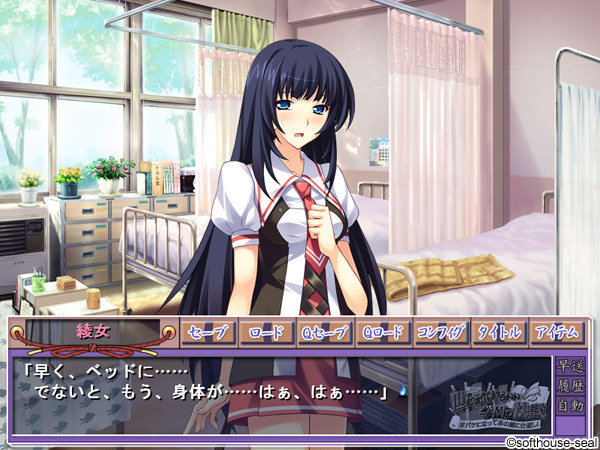Quick load with the Qロード button

(x=382, y=332)
